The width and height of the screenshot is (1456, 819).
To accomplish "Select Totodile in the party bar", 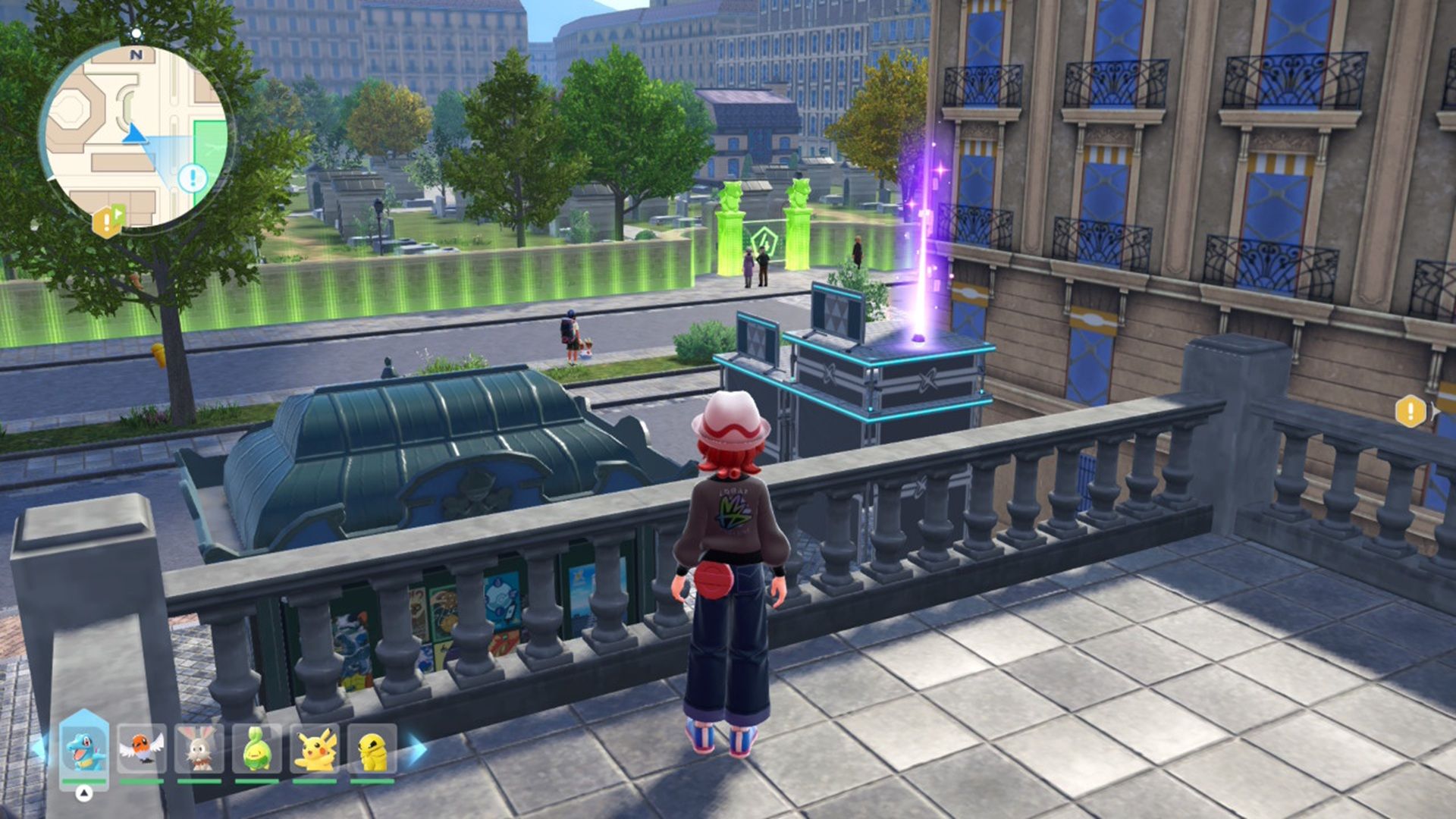I will click(84, 748).
